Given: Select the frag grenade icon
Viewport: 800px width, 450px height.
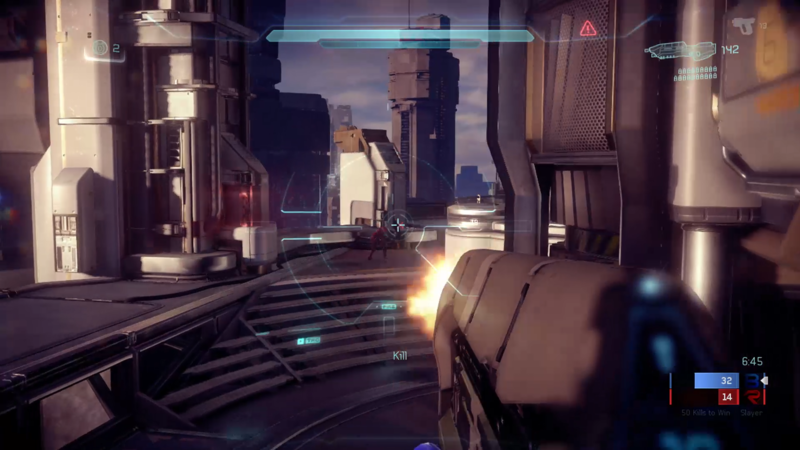Looking at the screenshot, I should pyautogui.click(x=99, y=47).
